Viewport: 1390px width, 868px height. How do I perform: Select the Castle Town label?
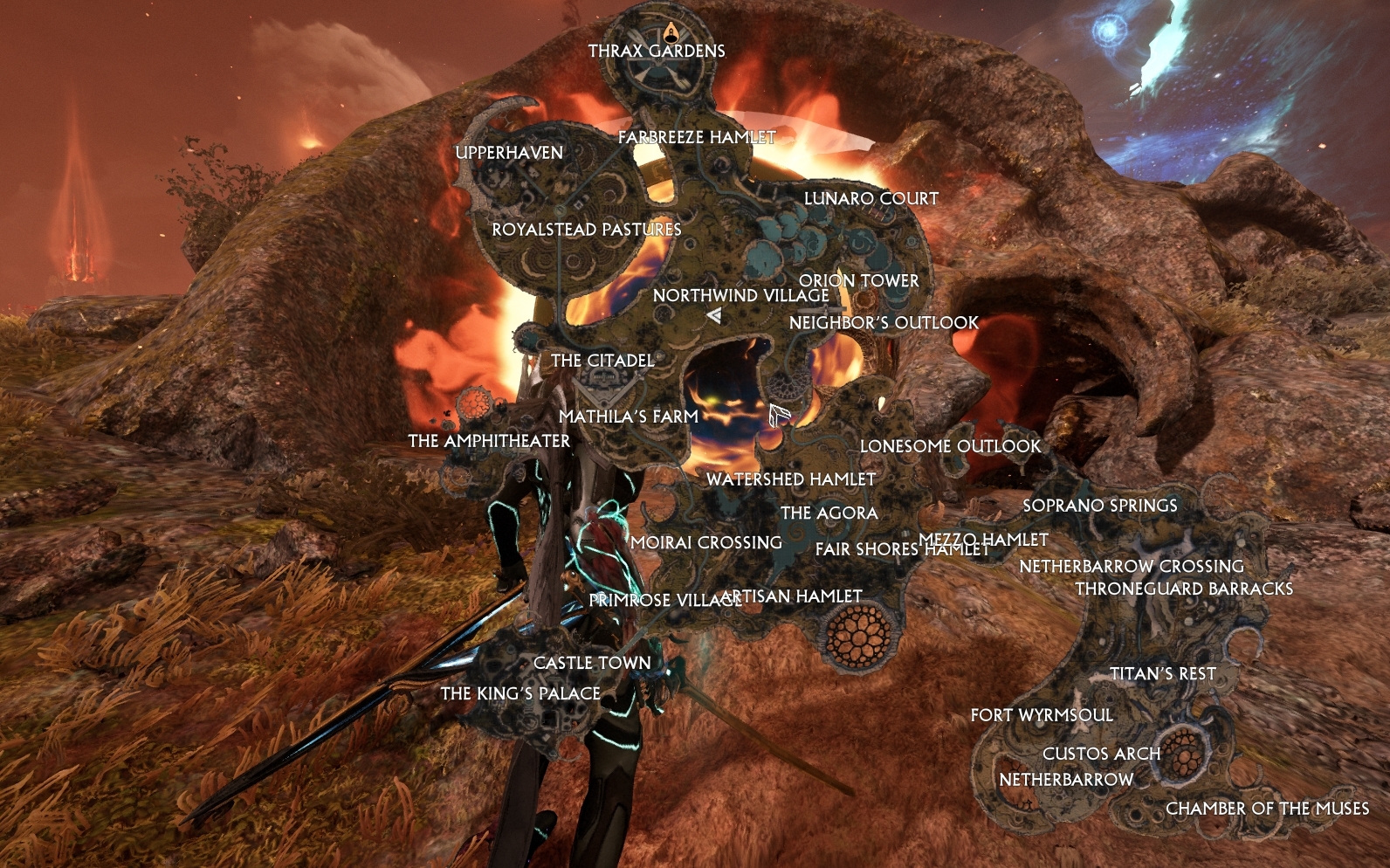[592, 662]
